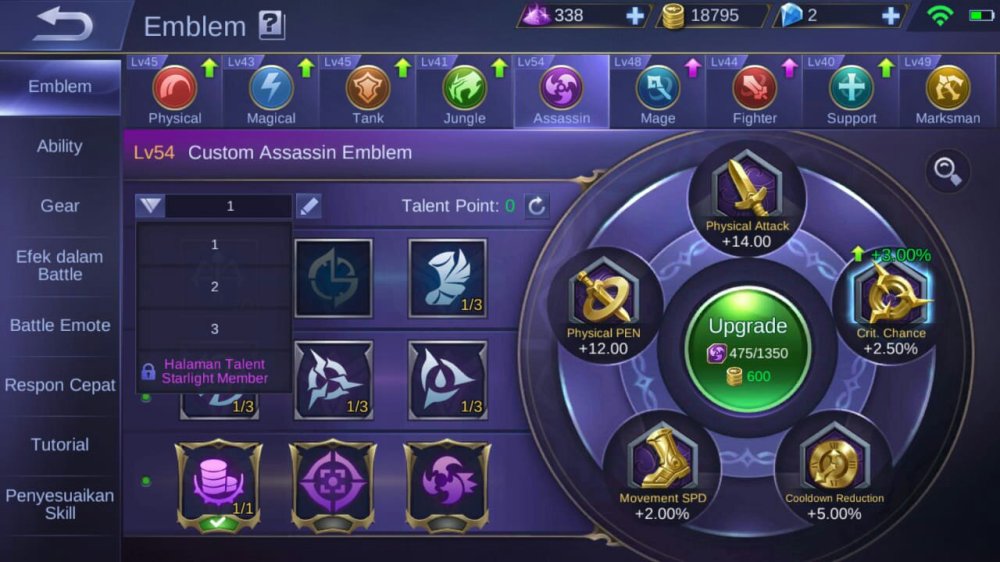
Task: Select the Fighter emblem tab
Action: (755, 92)
